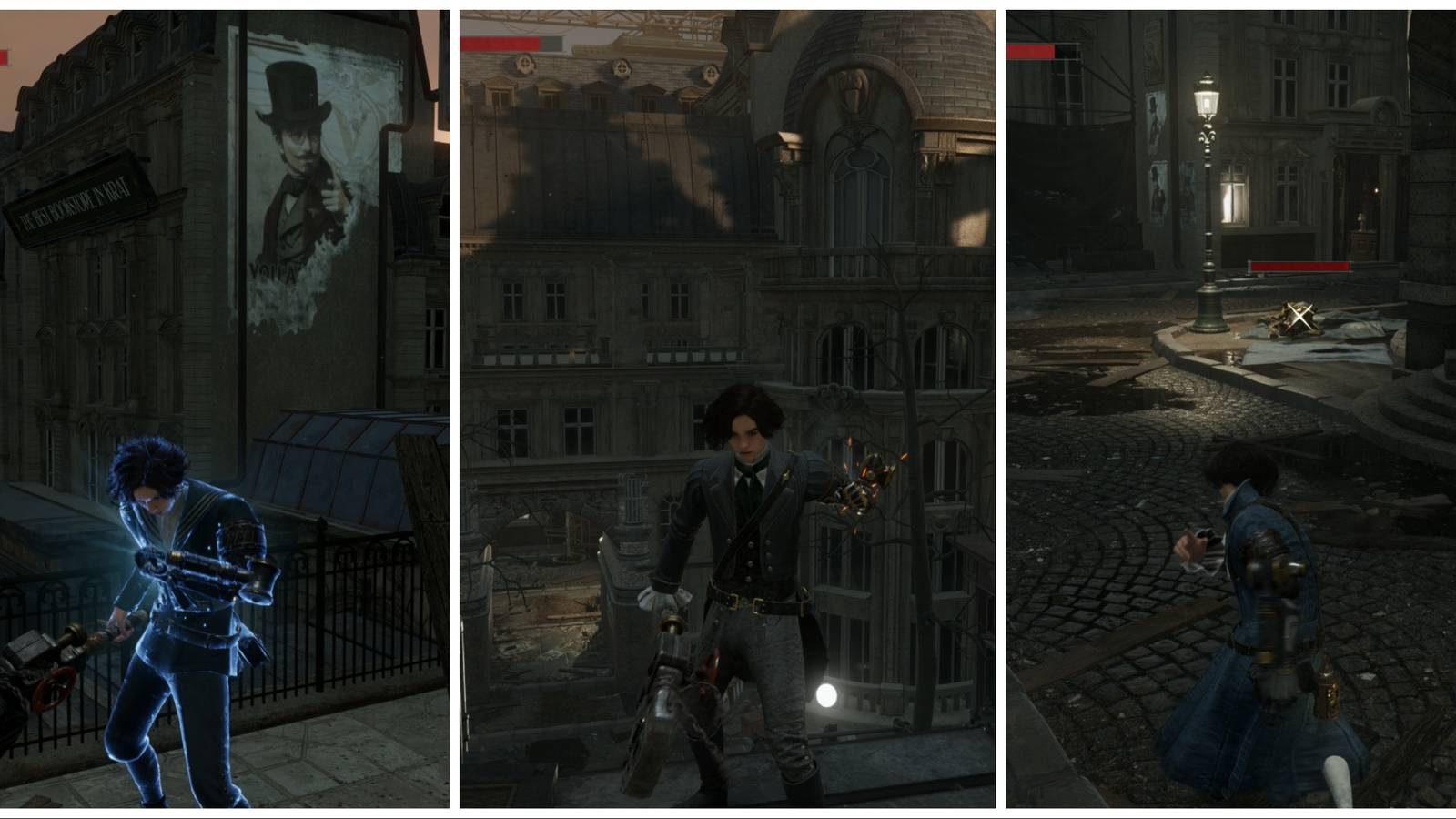Click the lit street lamp in right panel
Viewport: 1456px width, 819px height.
(1207, 100)
